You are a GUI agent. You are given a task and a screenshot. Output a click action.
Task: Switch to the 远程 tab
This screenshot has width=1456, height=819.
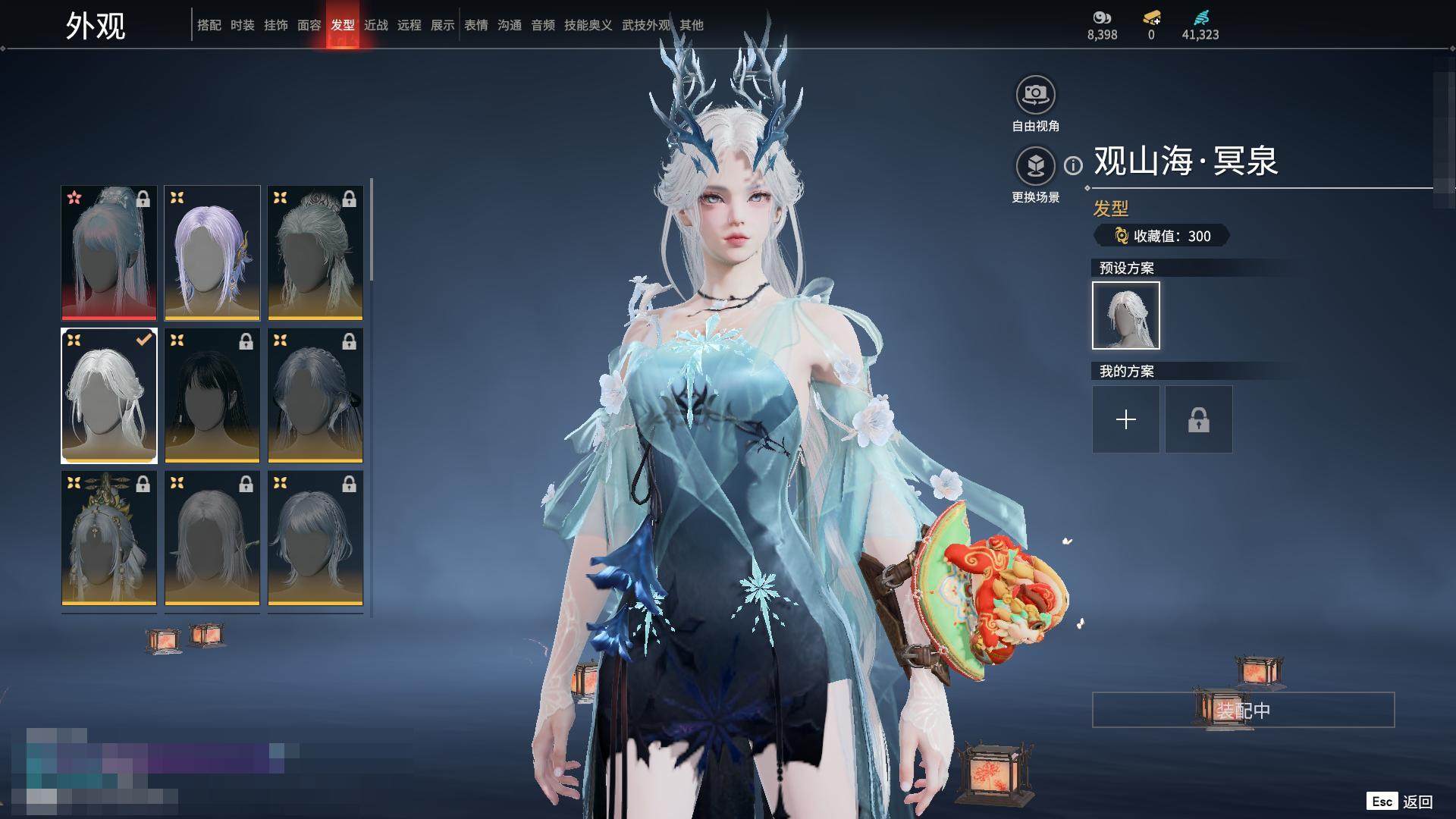pos(409,25)
